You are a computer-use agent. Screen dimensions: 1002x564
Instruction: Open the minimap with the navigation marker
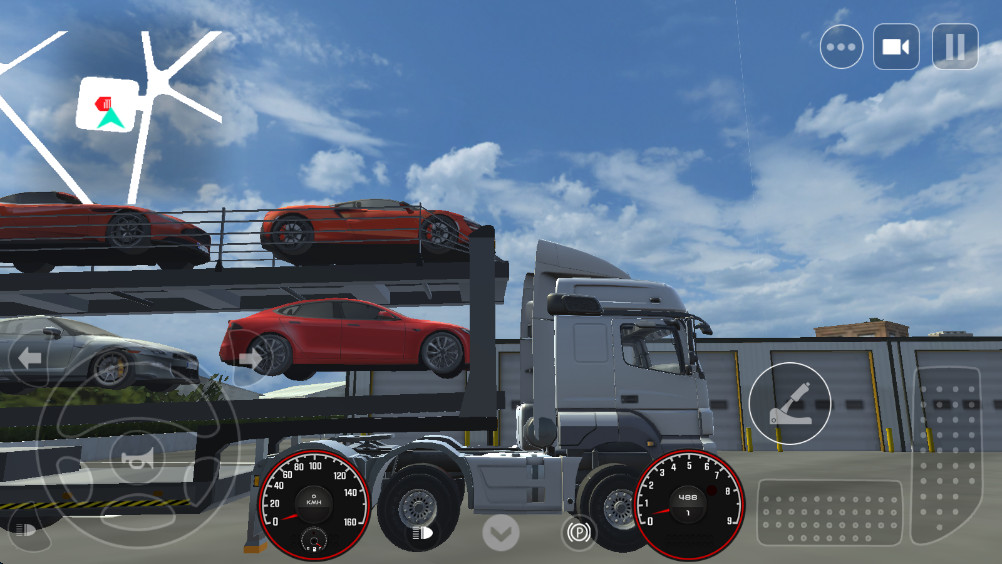[x=108, y=105]
